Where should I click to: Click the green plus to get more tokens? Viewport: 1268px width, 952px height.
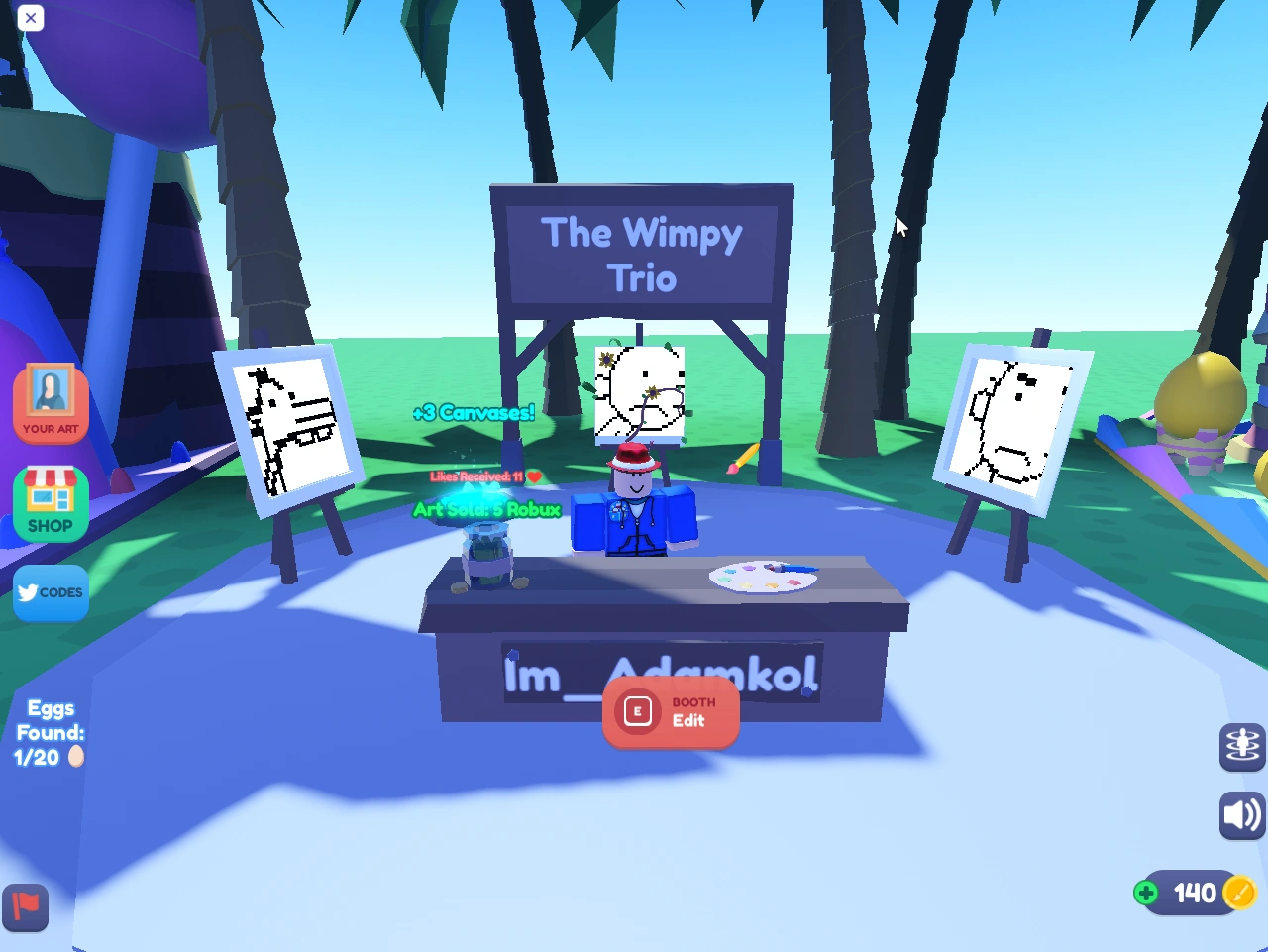1146,893
